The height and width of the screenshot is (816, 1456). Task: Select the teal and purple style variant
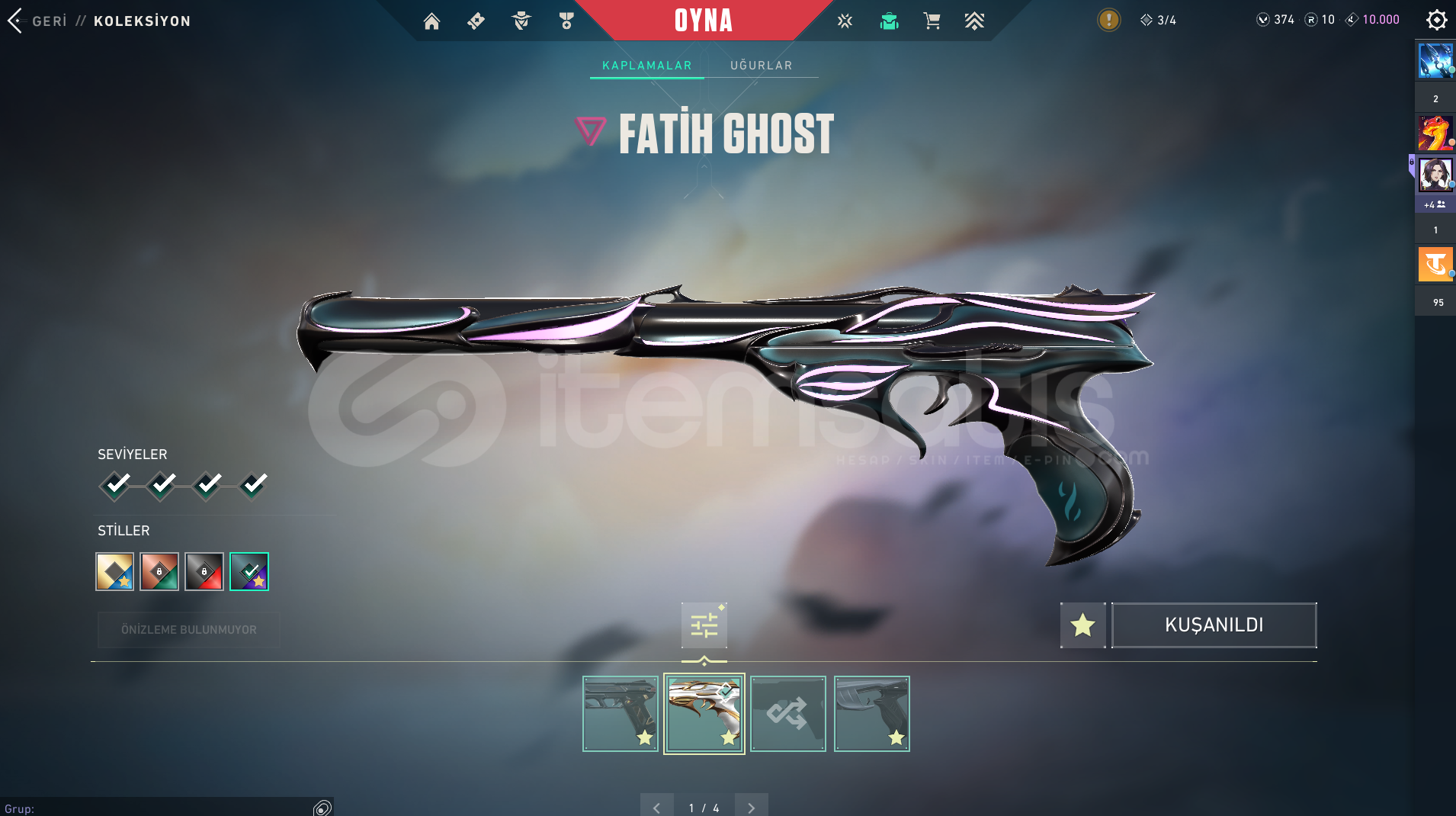[x=249, y=571]
